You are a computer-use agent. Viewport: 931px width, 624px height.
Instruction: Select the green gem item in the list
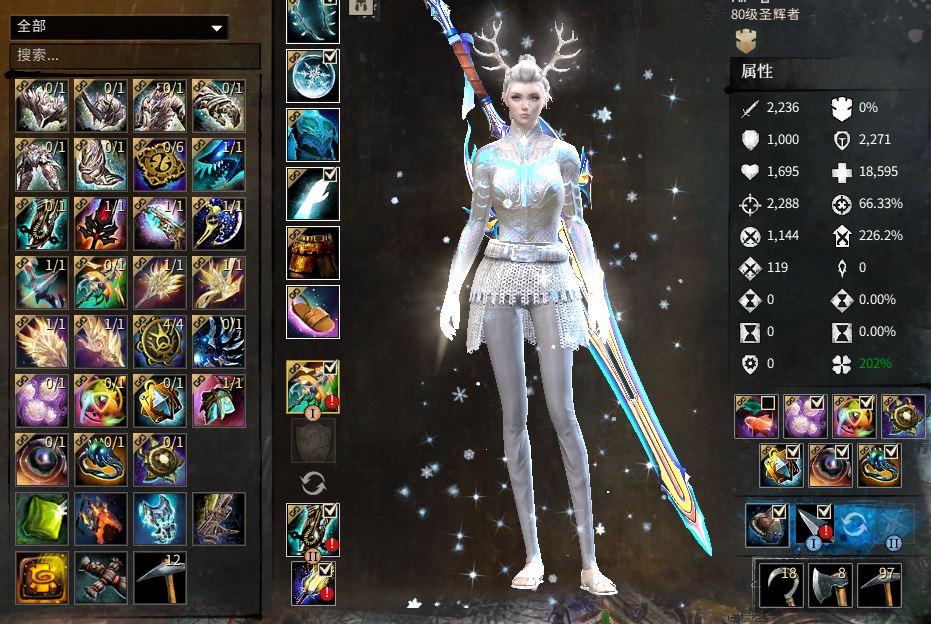41,518
